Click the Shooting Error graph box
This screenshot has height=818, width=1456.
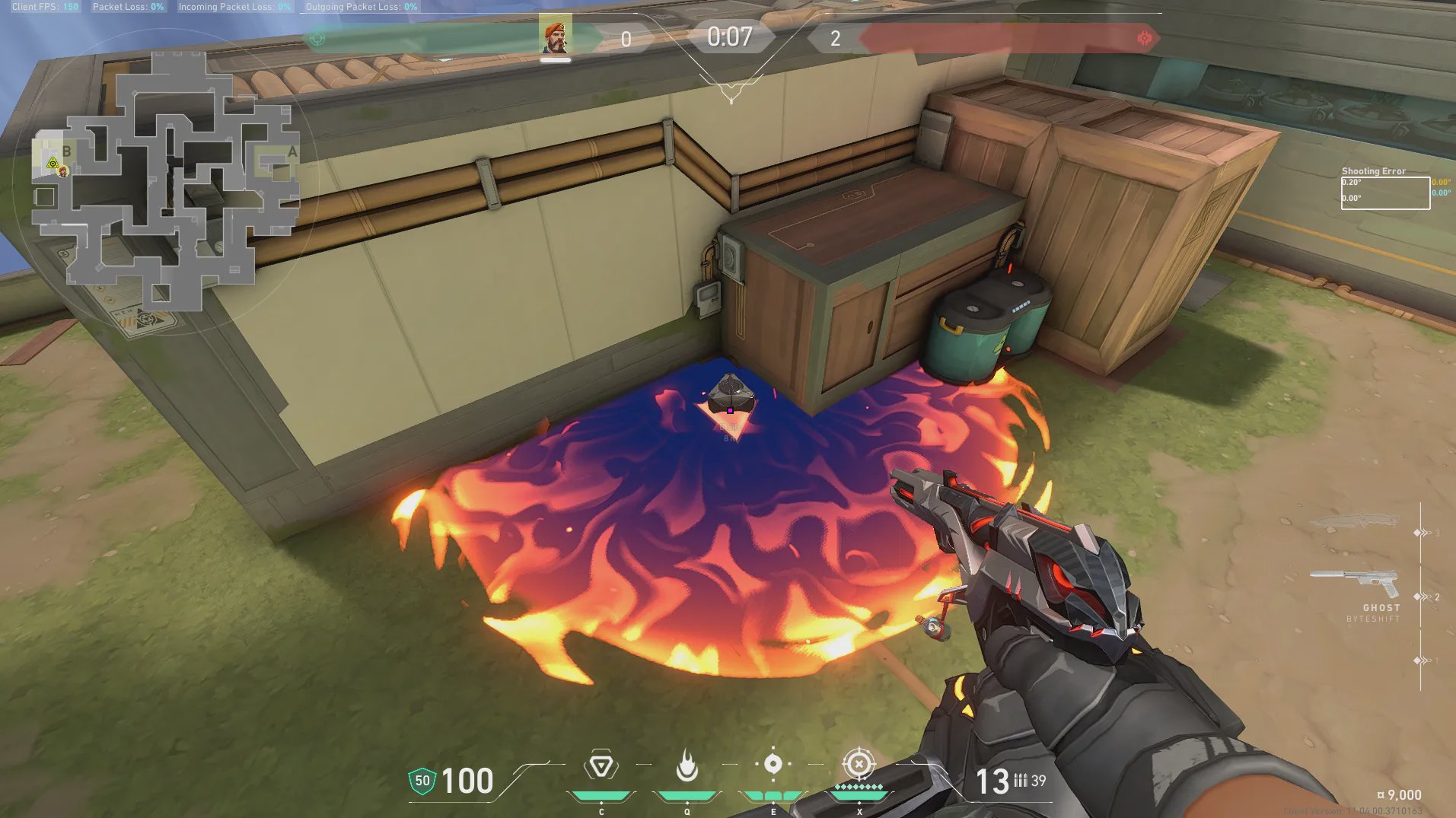pyautogui.click(x=1384, y=193)
